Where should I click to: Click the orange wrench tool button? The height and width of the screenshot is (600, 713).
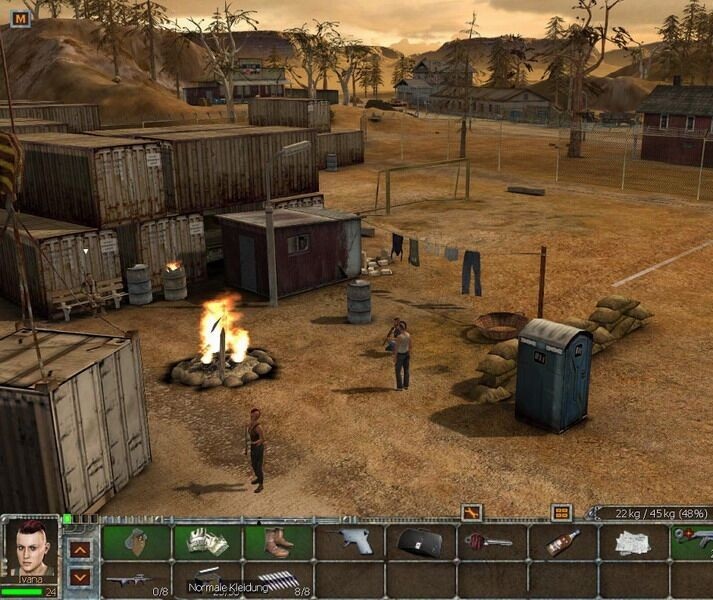pos(471,513)
